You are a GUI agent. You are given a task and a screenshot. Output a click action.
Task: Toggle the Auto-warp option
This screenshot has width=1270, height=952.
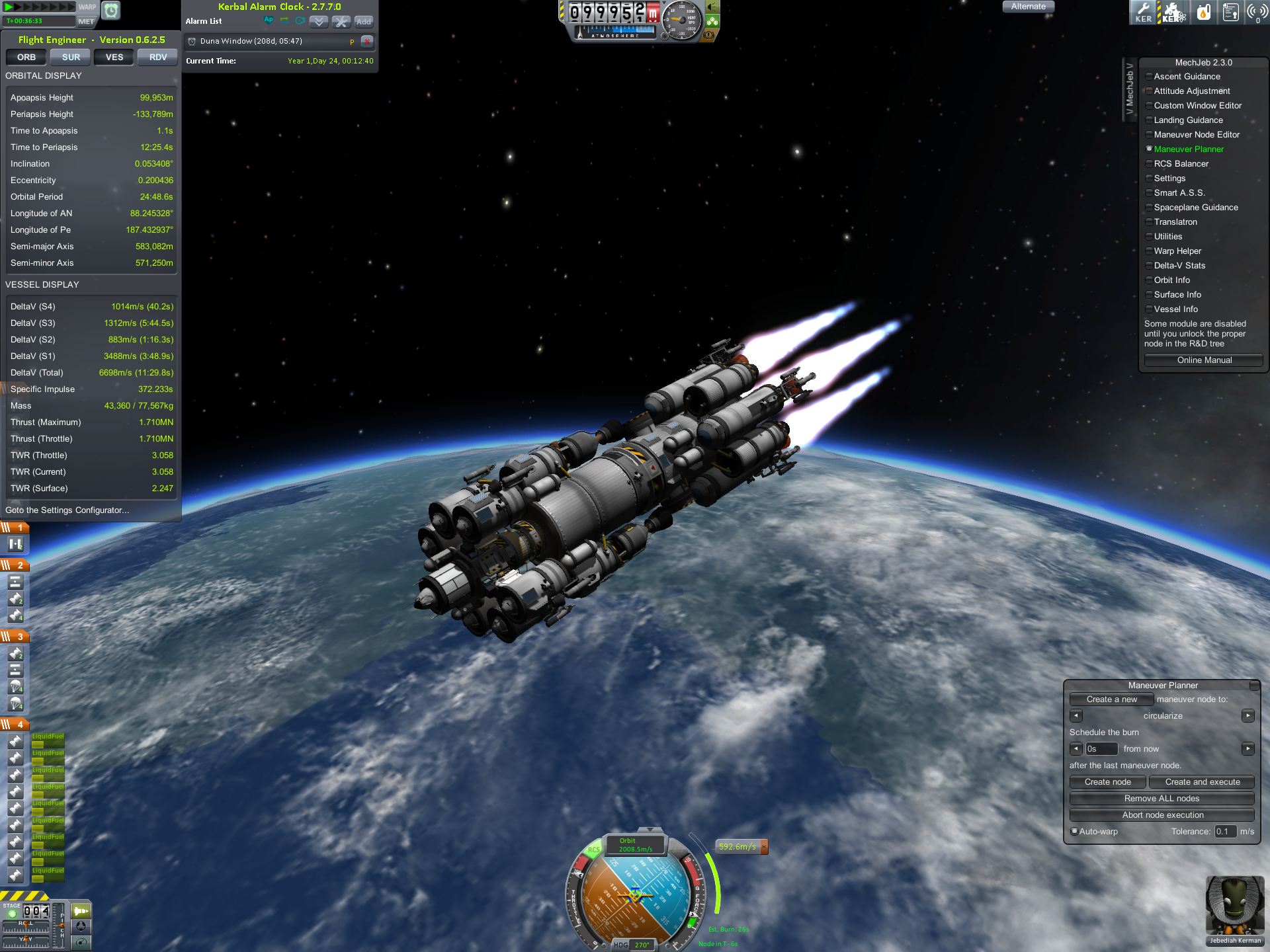(1075, 832)
